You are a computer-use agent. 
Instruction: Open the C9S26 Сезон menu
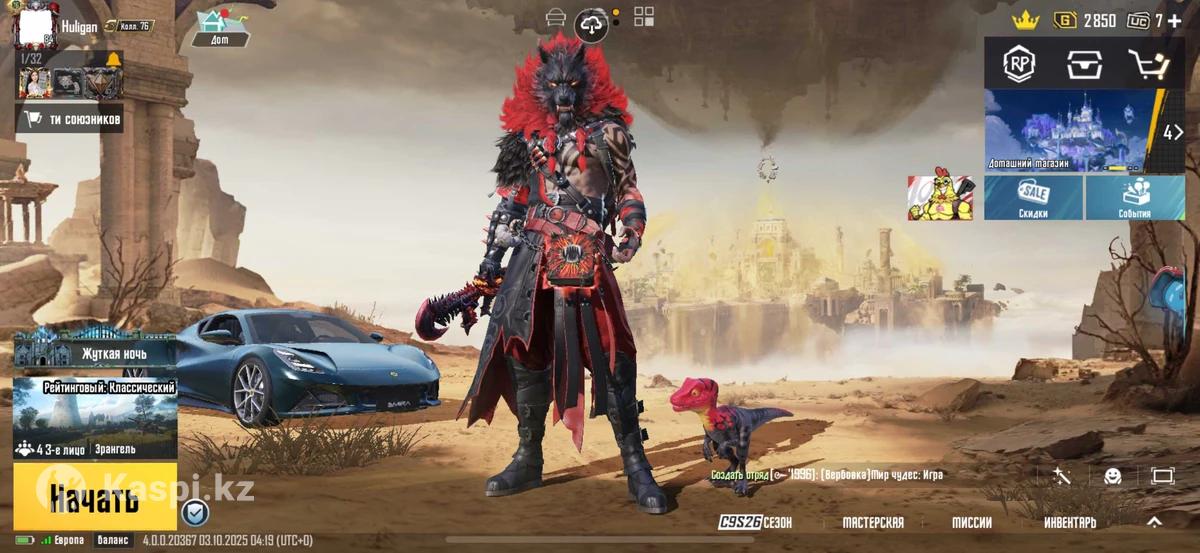pos(755,522)
